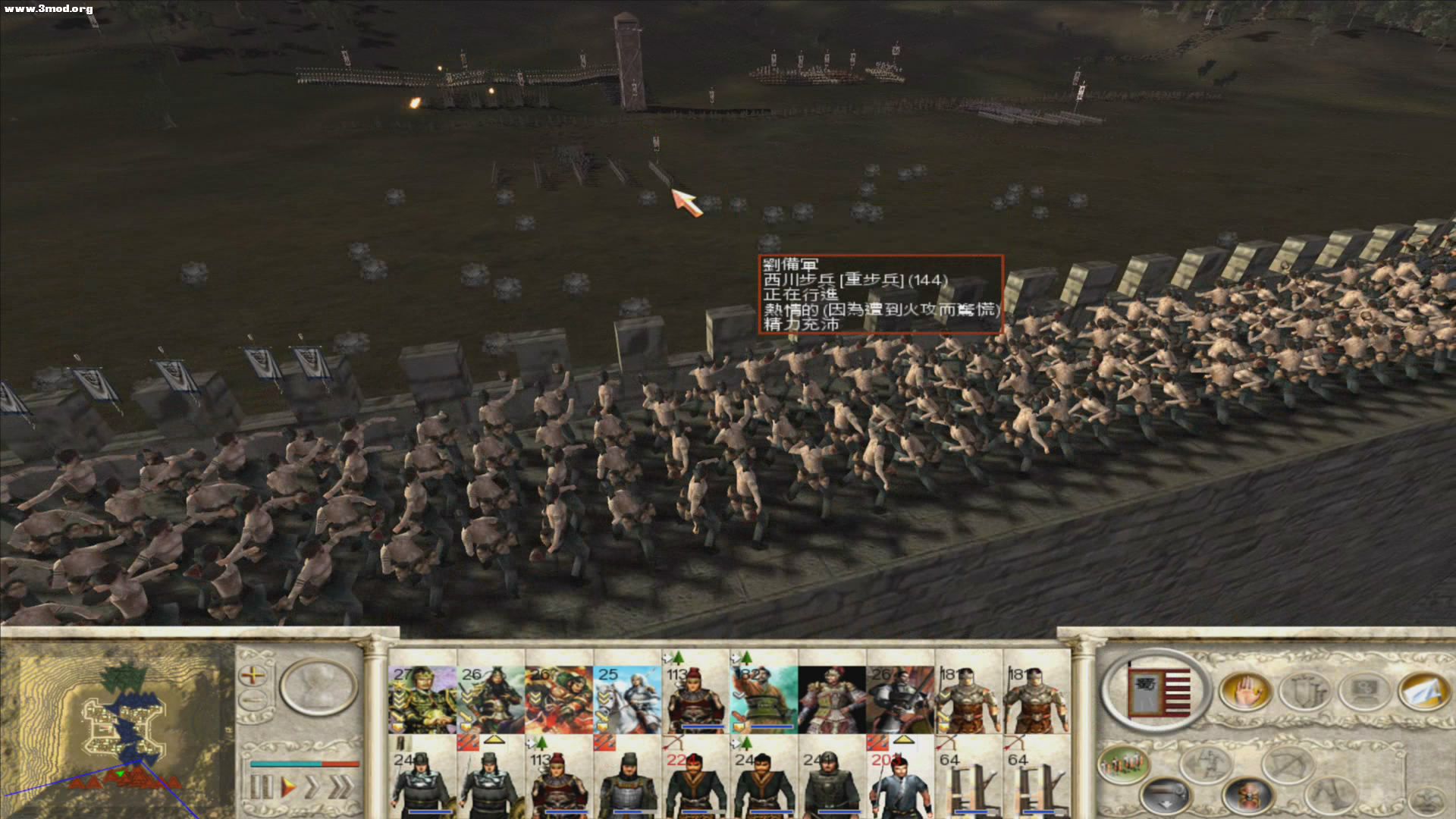The height and width of the screenshot is (819, 1456).
Task: Click the teal-red battle morale bar
Action: point(306,762)
